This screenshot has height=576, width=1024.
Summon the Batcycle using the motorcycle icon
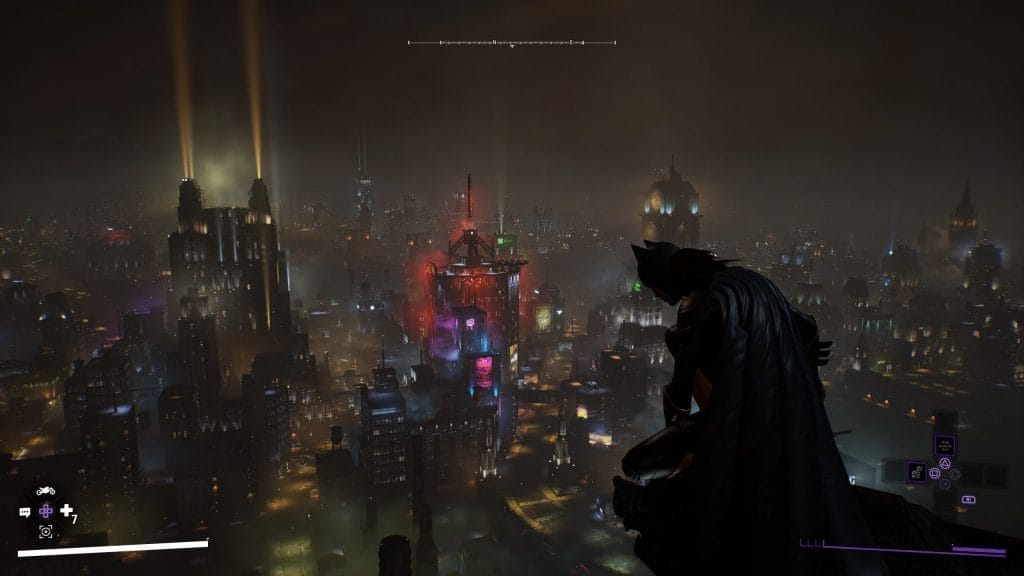[45, 491]
